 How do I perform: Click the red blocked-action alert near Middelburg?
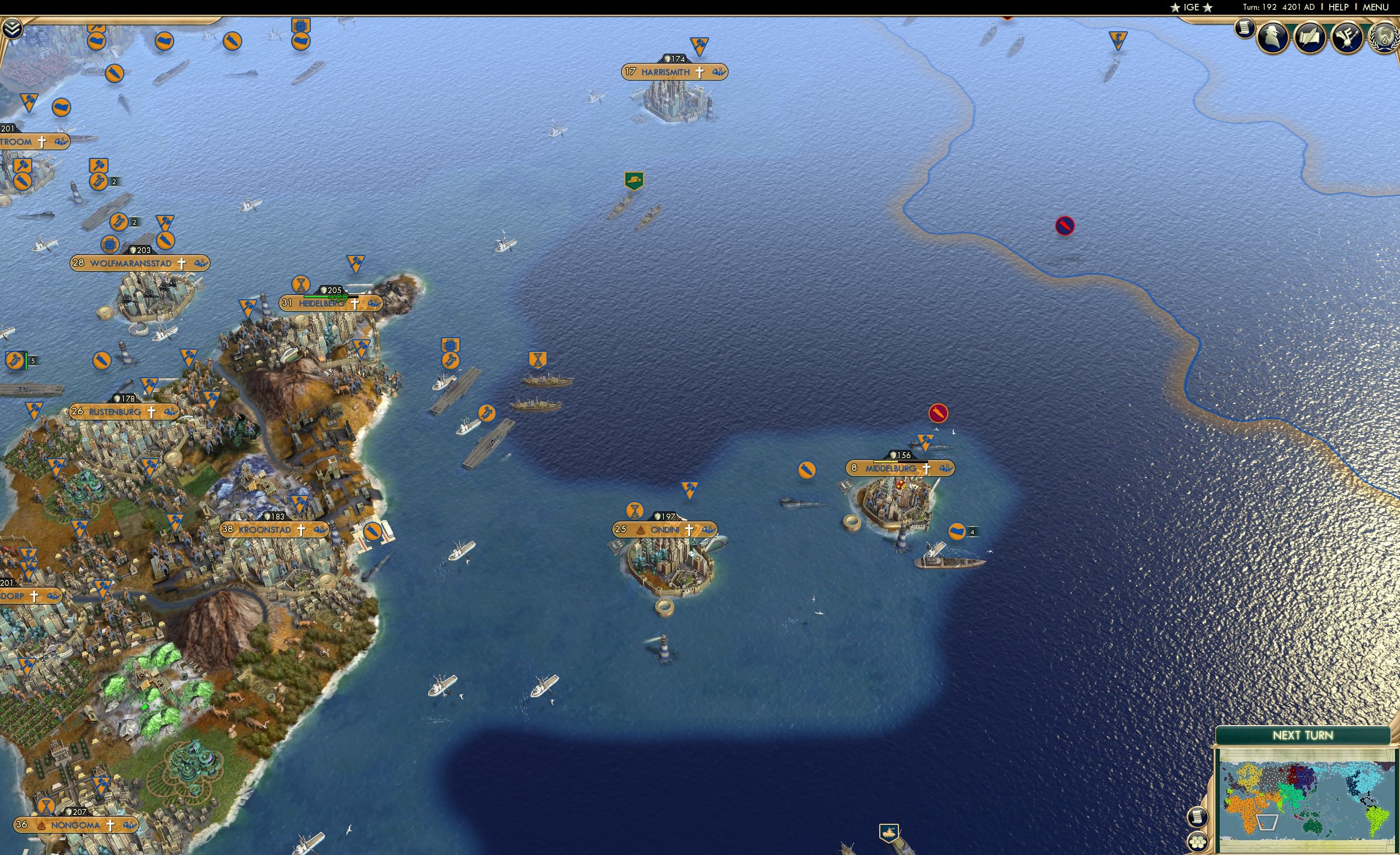939,413
